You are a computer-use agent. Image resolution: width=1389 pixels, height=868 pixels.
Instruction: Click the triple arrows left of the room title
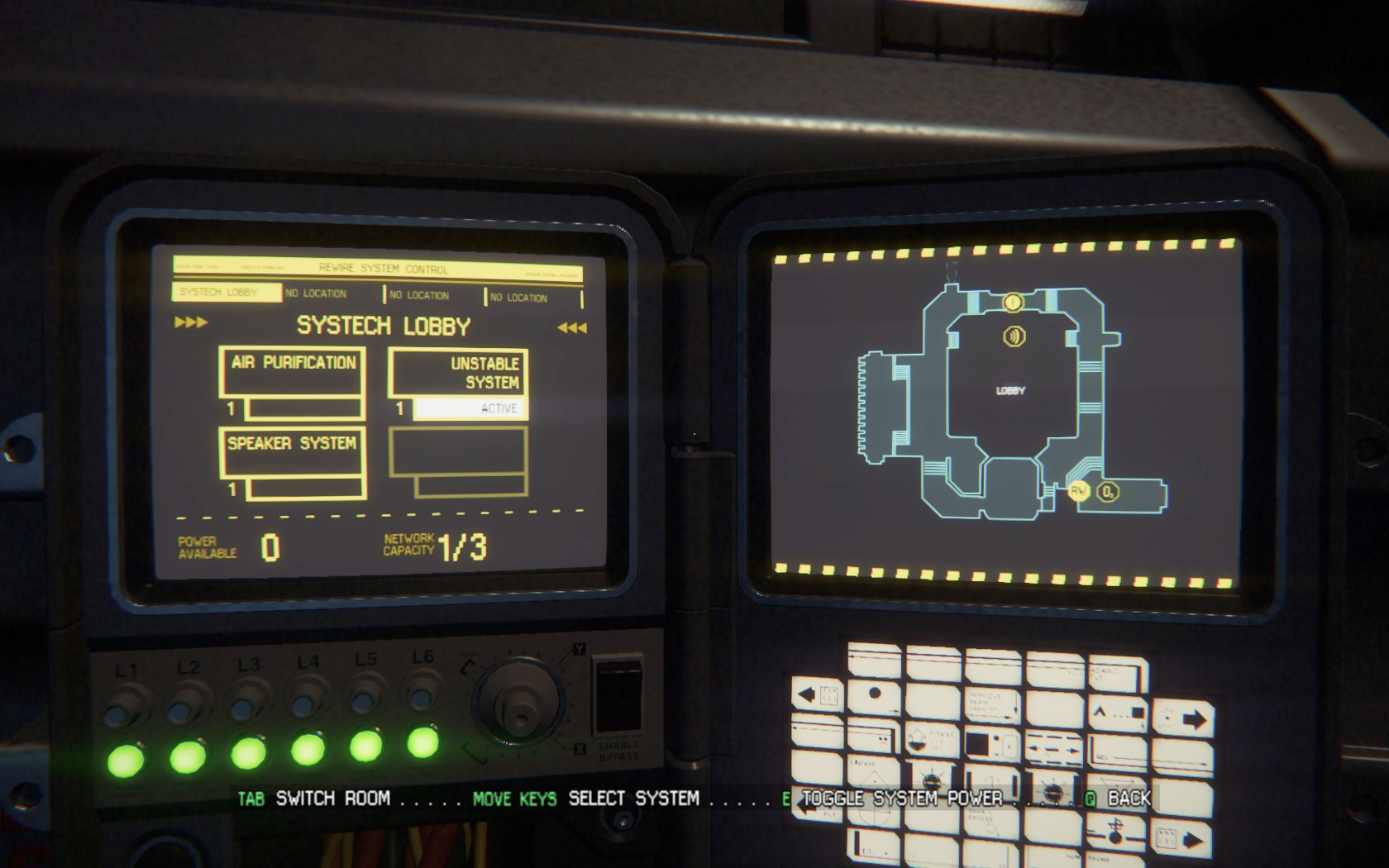(191, 322)
